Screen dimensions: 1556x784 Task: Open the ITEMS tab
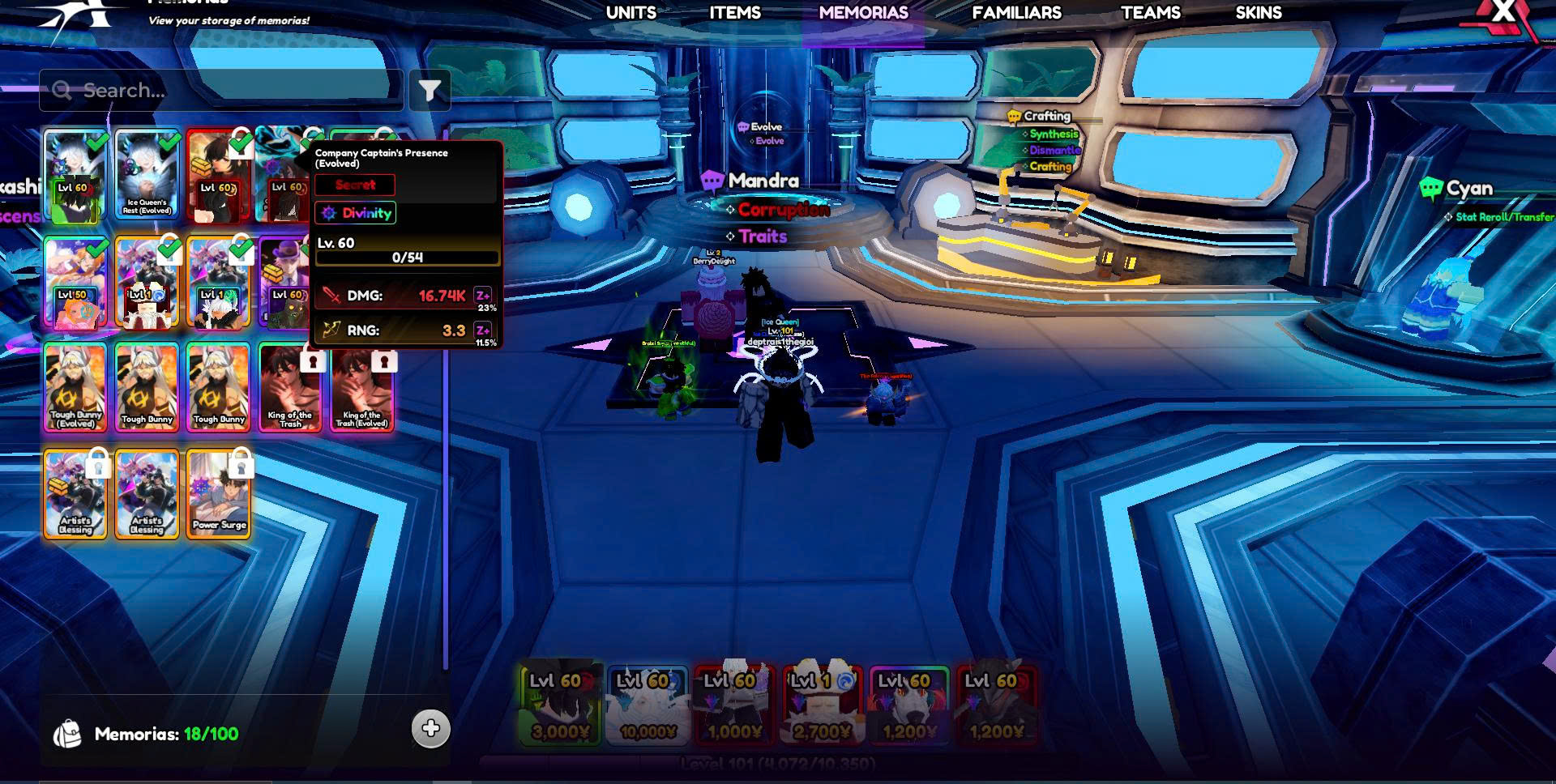(734, 13)
